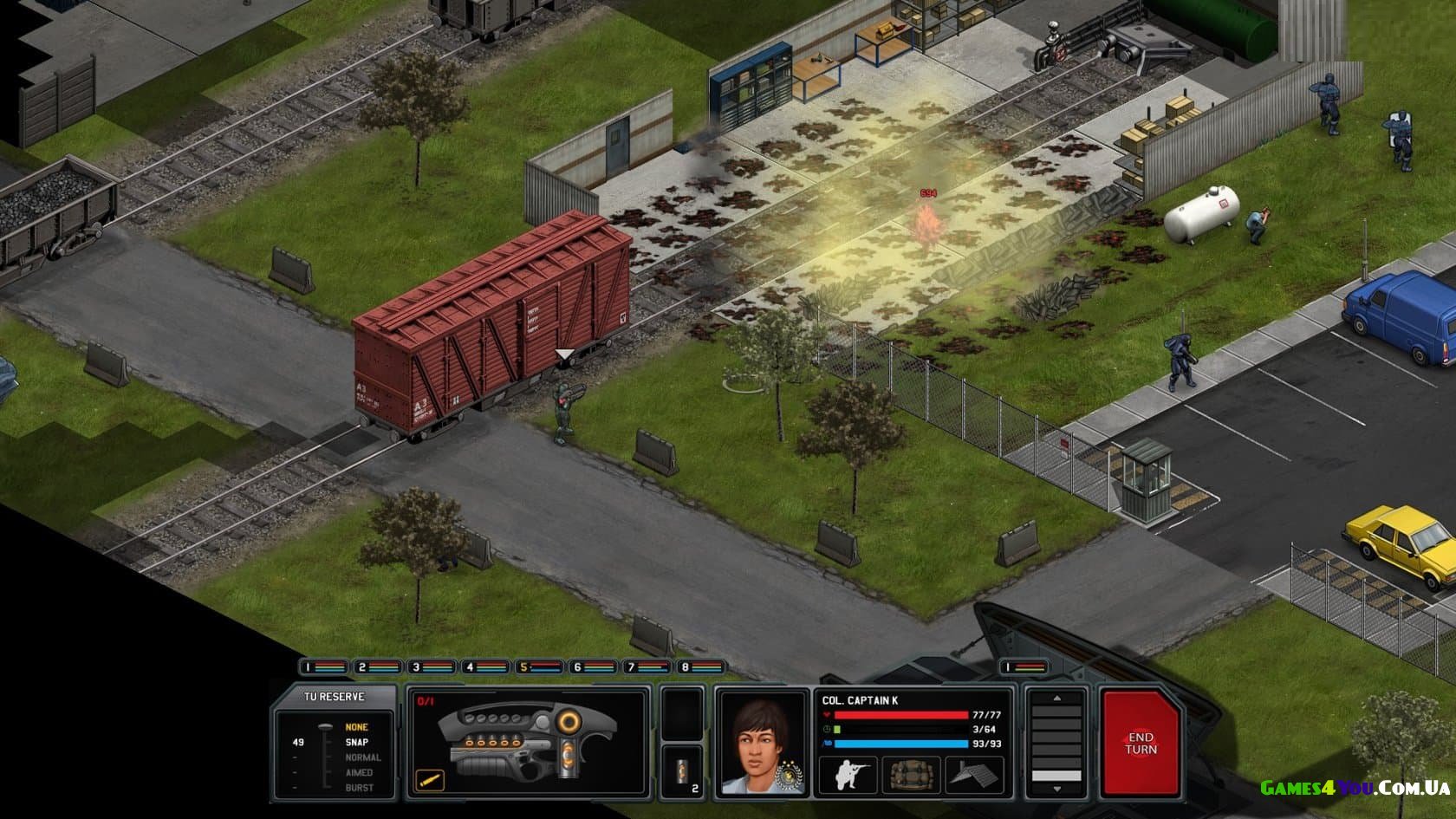Screen dimensions: 1456x819
Task: End the current turn
Action: pos(1140,743)
